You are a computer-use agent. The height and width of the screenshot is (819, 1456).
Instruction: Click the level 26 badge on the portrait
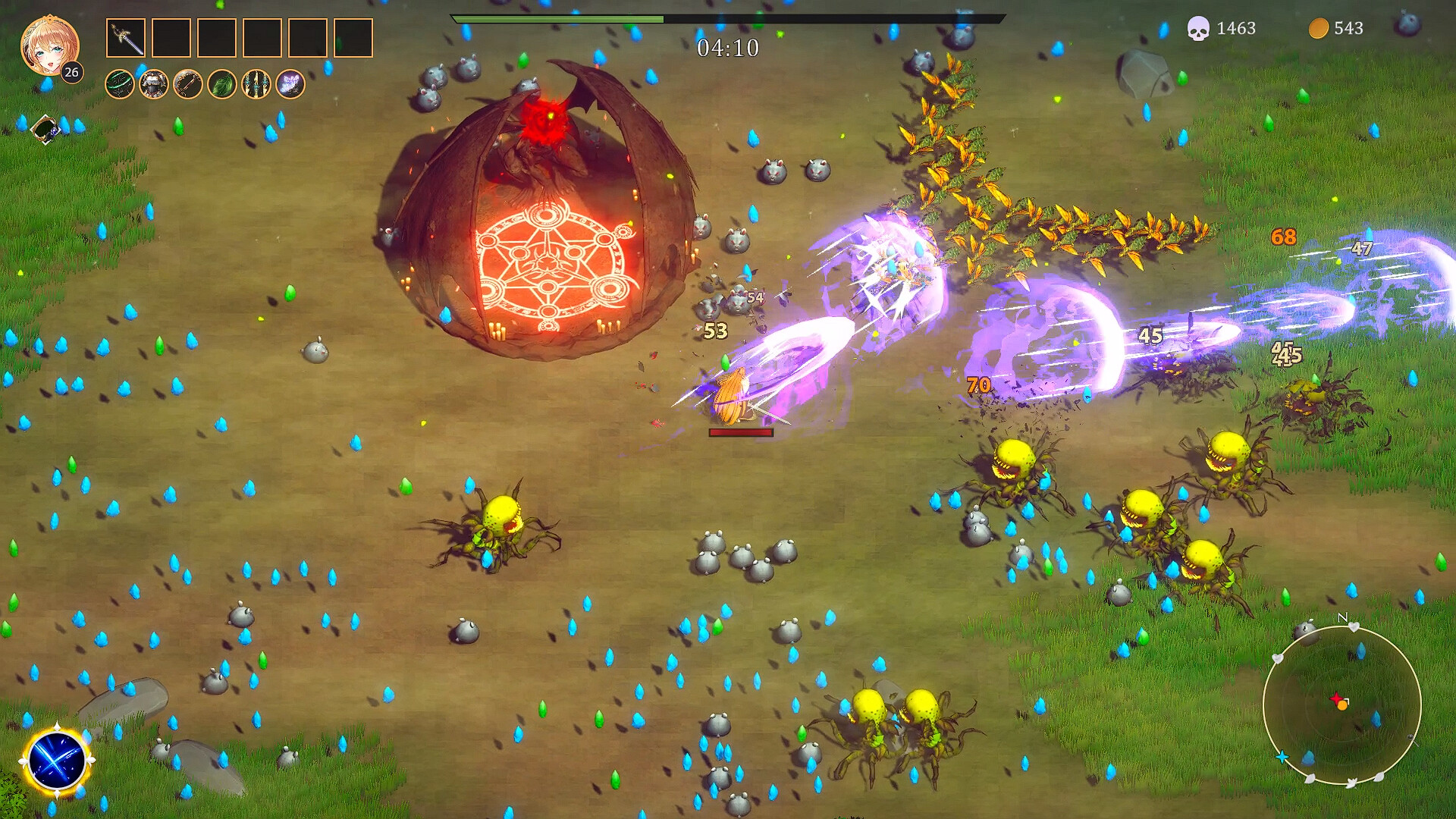pyautogui.click(x=72, y=74)
